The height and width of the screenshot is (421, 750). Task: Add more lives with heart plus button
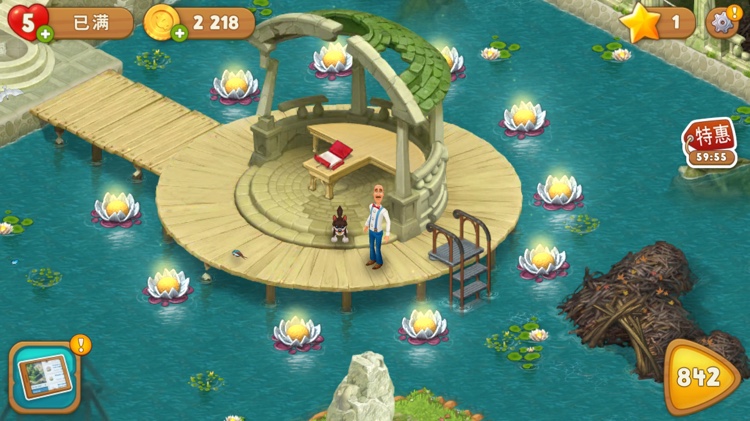coord(44,35)
